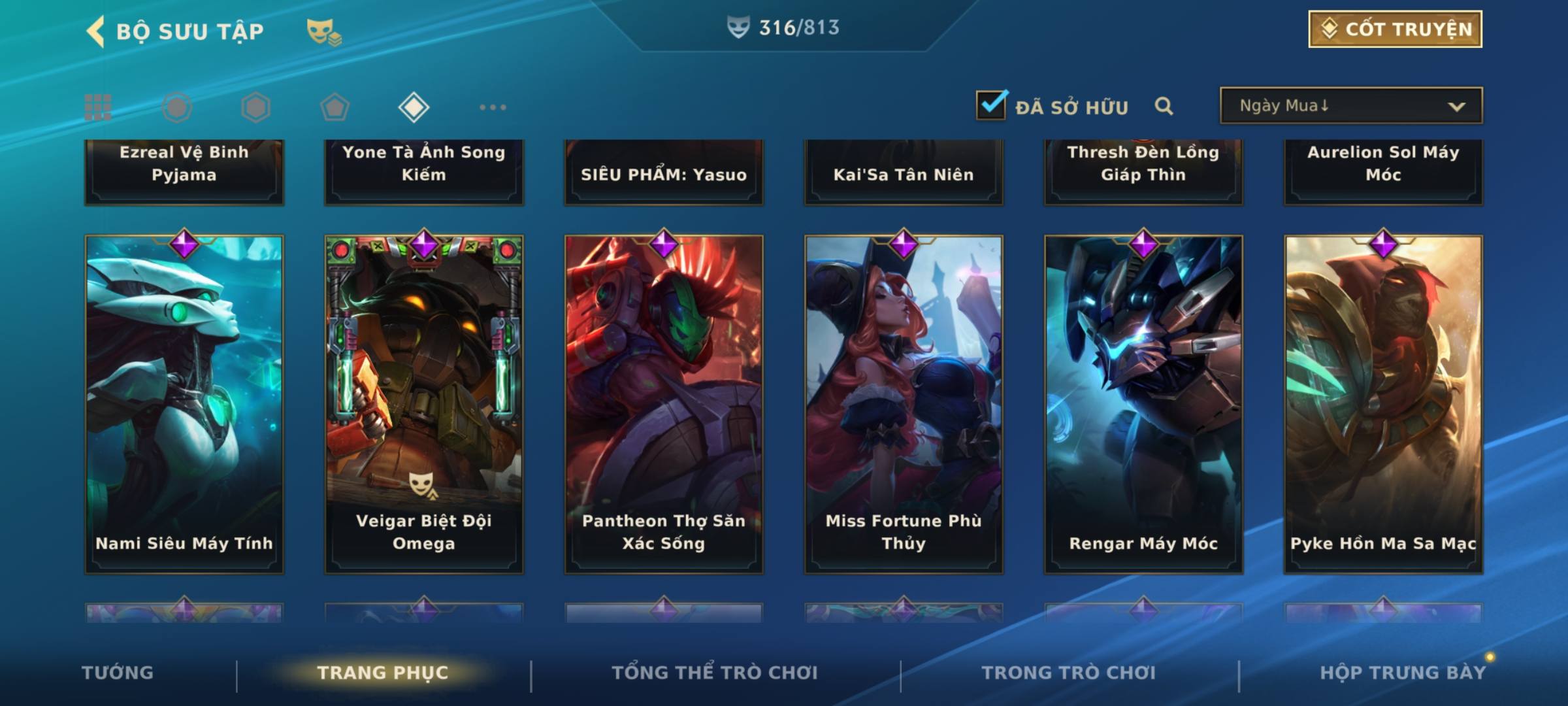Viewport: 1568px width, 706px height.
Task: Open the Hộp Trưng Bày tab
Action: click(1402, 673)
